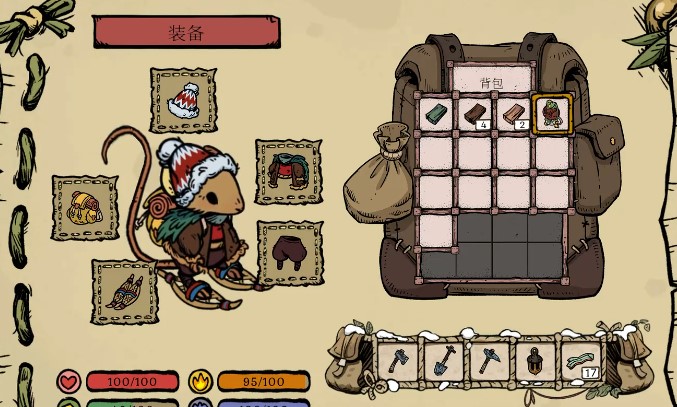Select the red knit hat equipment slot
677x407 pixels.
[x=183, y=100]
